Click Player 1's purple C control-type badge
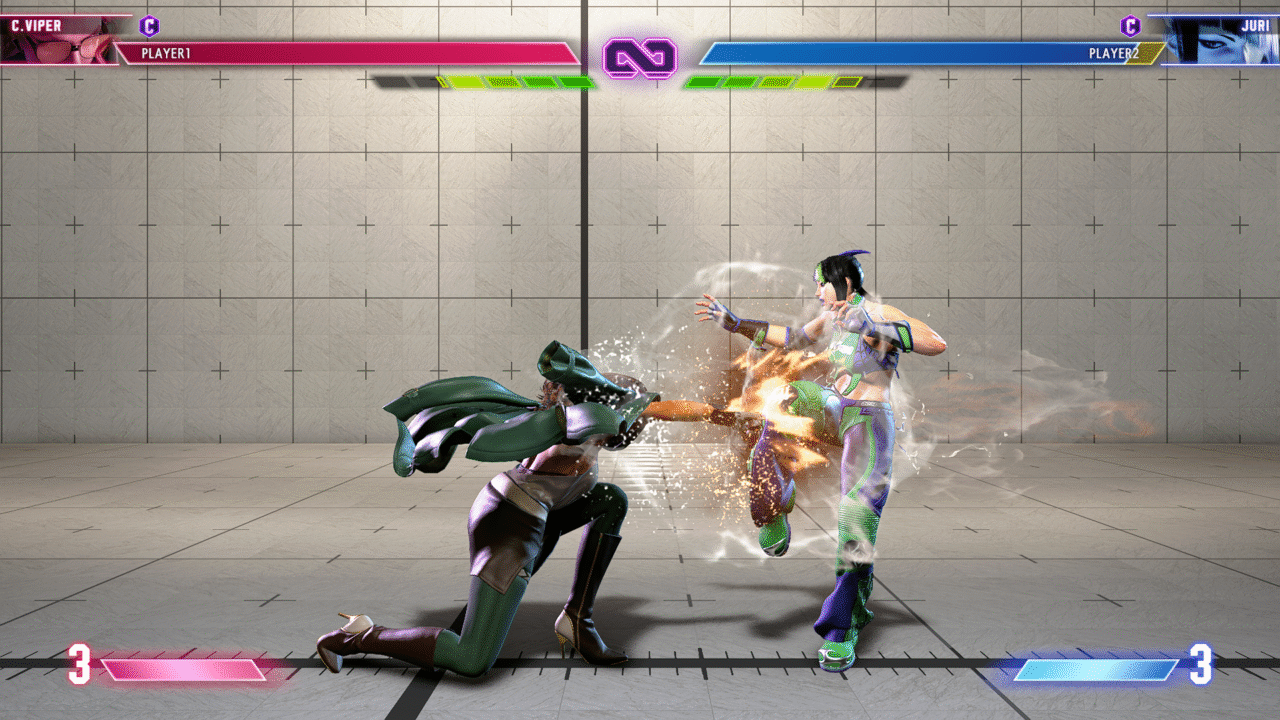The height and width of the screenshot is (720, 1280). [x=149, y=27]
